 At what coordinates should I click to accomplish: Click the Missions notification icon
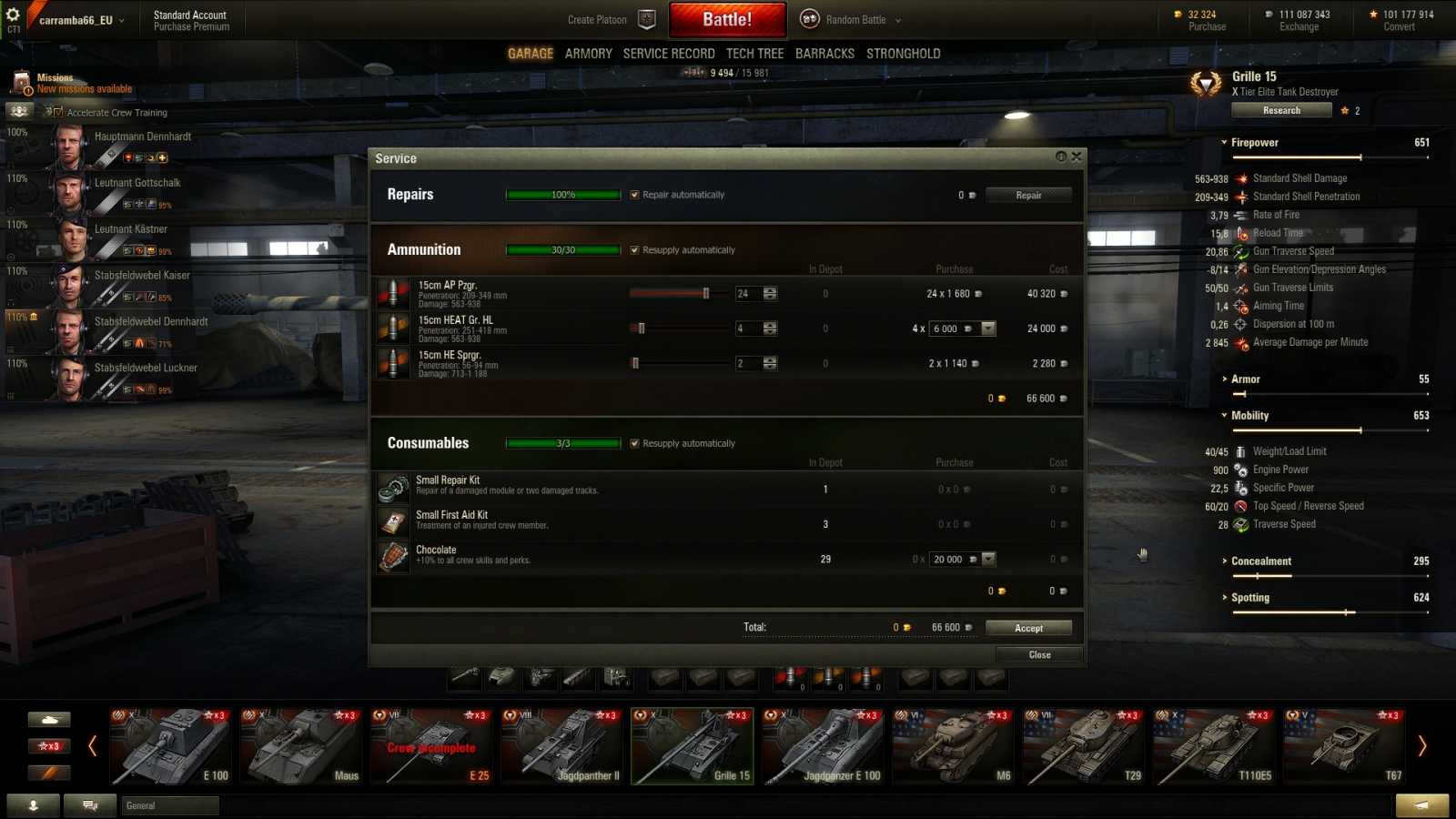20,82
